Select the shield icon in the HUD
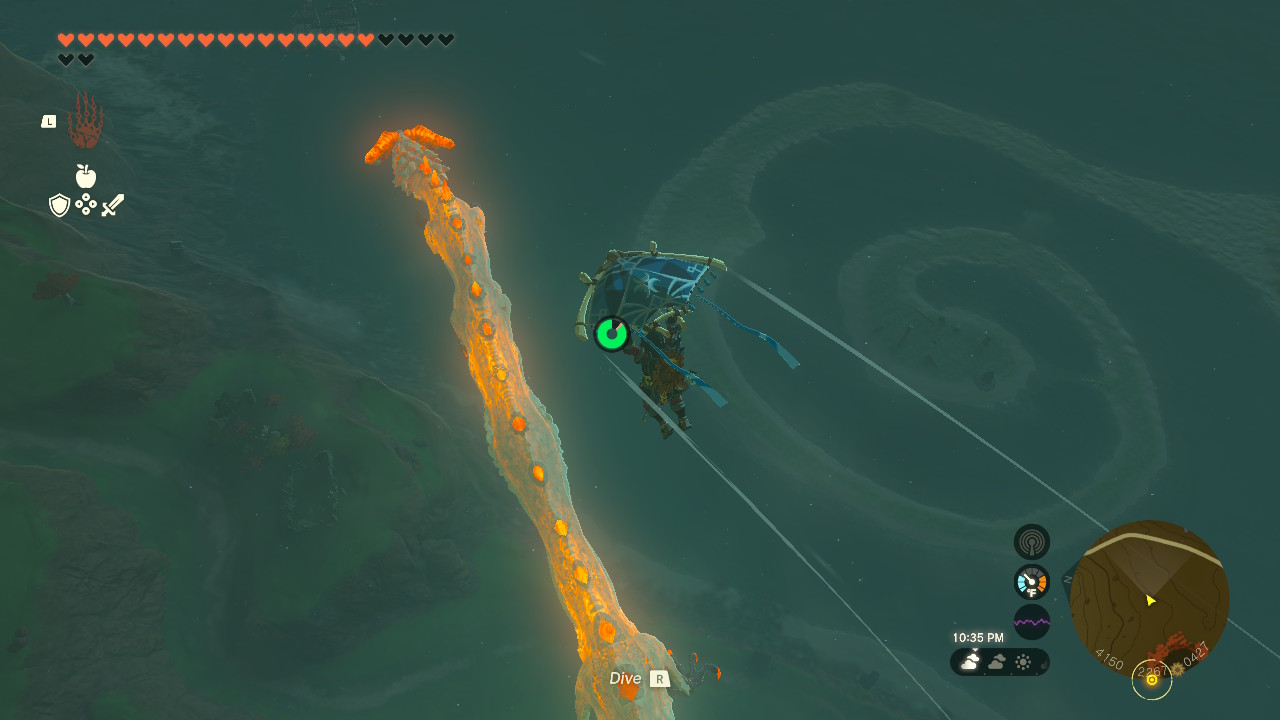This screenshot has width=1280, height=720. coord(62,204)
